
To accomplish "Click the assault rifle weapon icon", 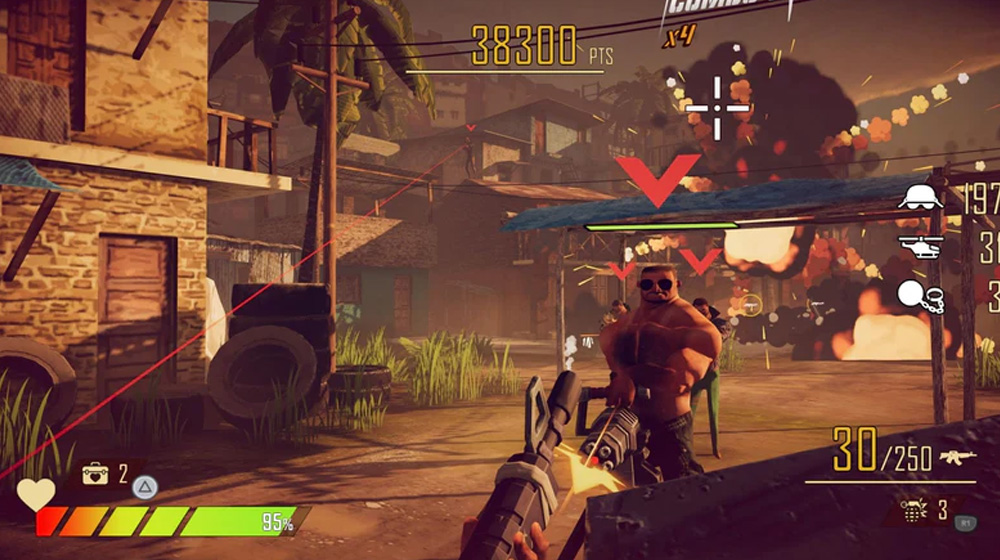I will click(957, 458).
